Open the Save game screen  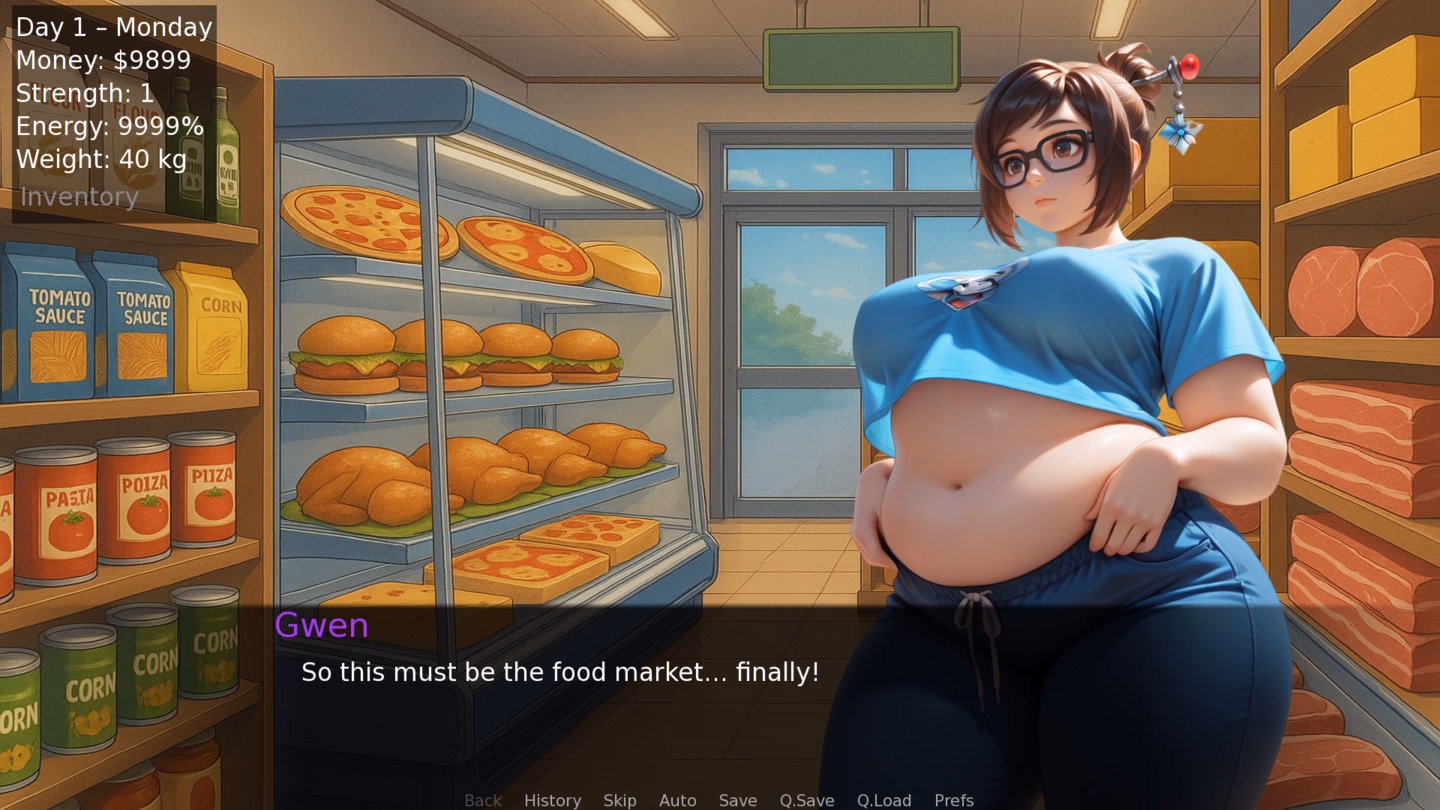pyautogui.click(x=738, y=800)
